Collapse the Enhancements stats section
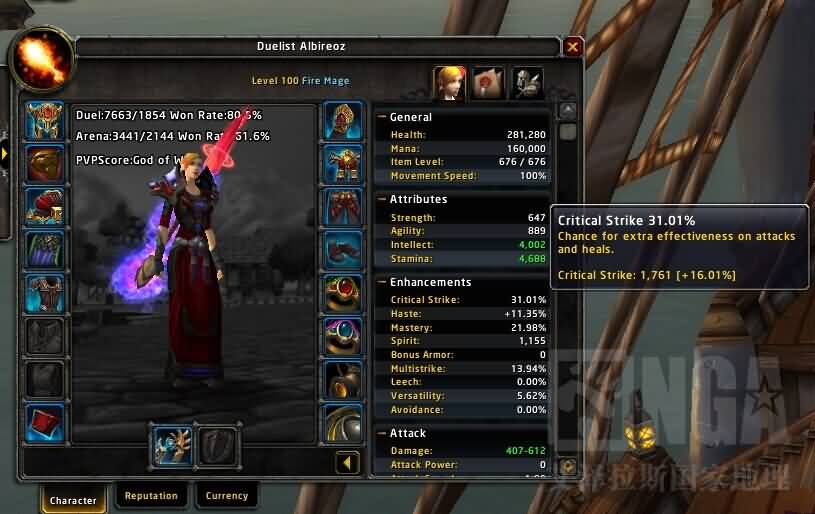The width and height of the screenshot is (815, 514). (x=381, y=282)
